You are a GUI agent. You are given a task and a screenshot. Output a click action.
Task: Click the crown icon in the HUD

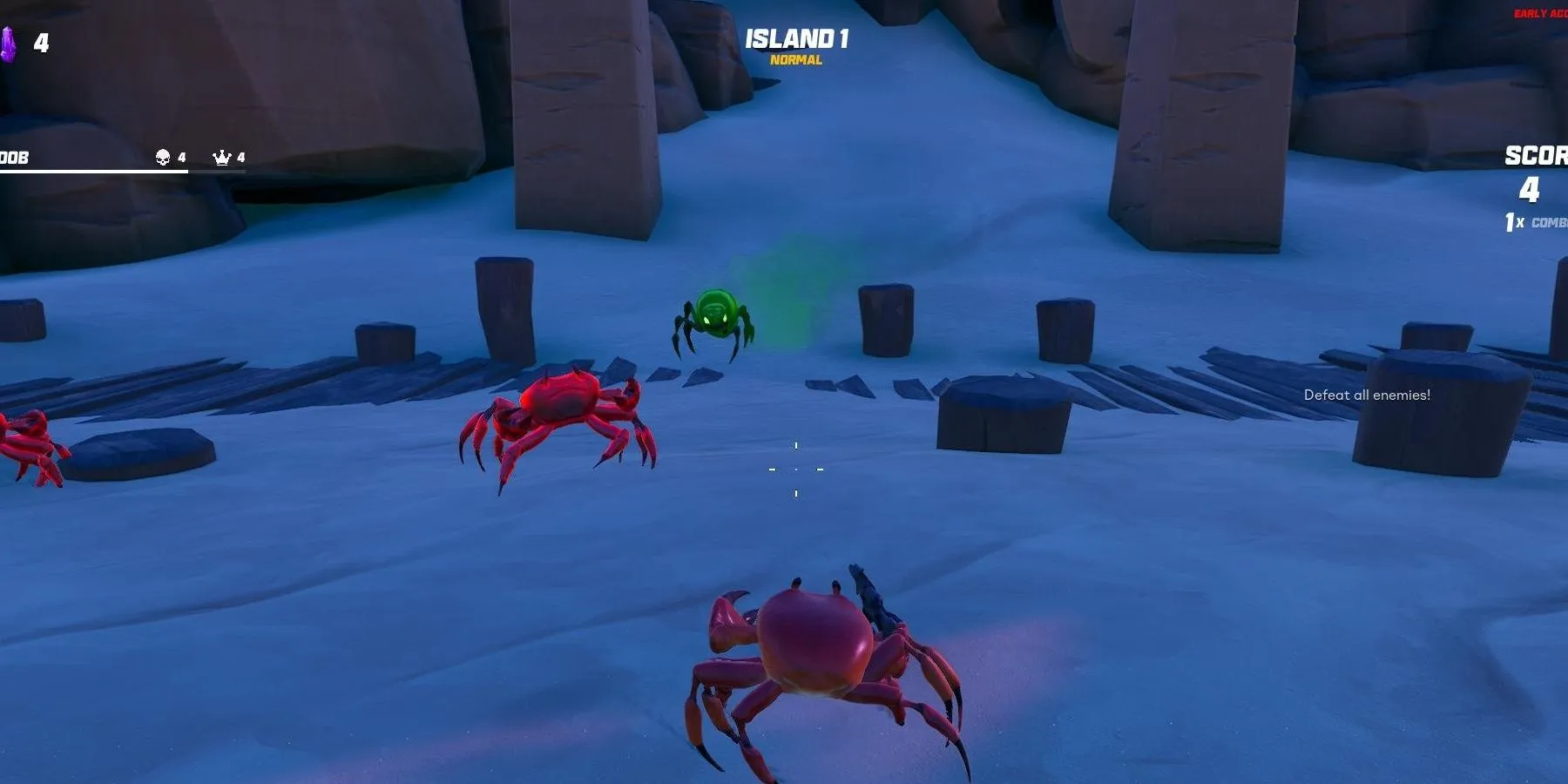click(222, 157)
